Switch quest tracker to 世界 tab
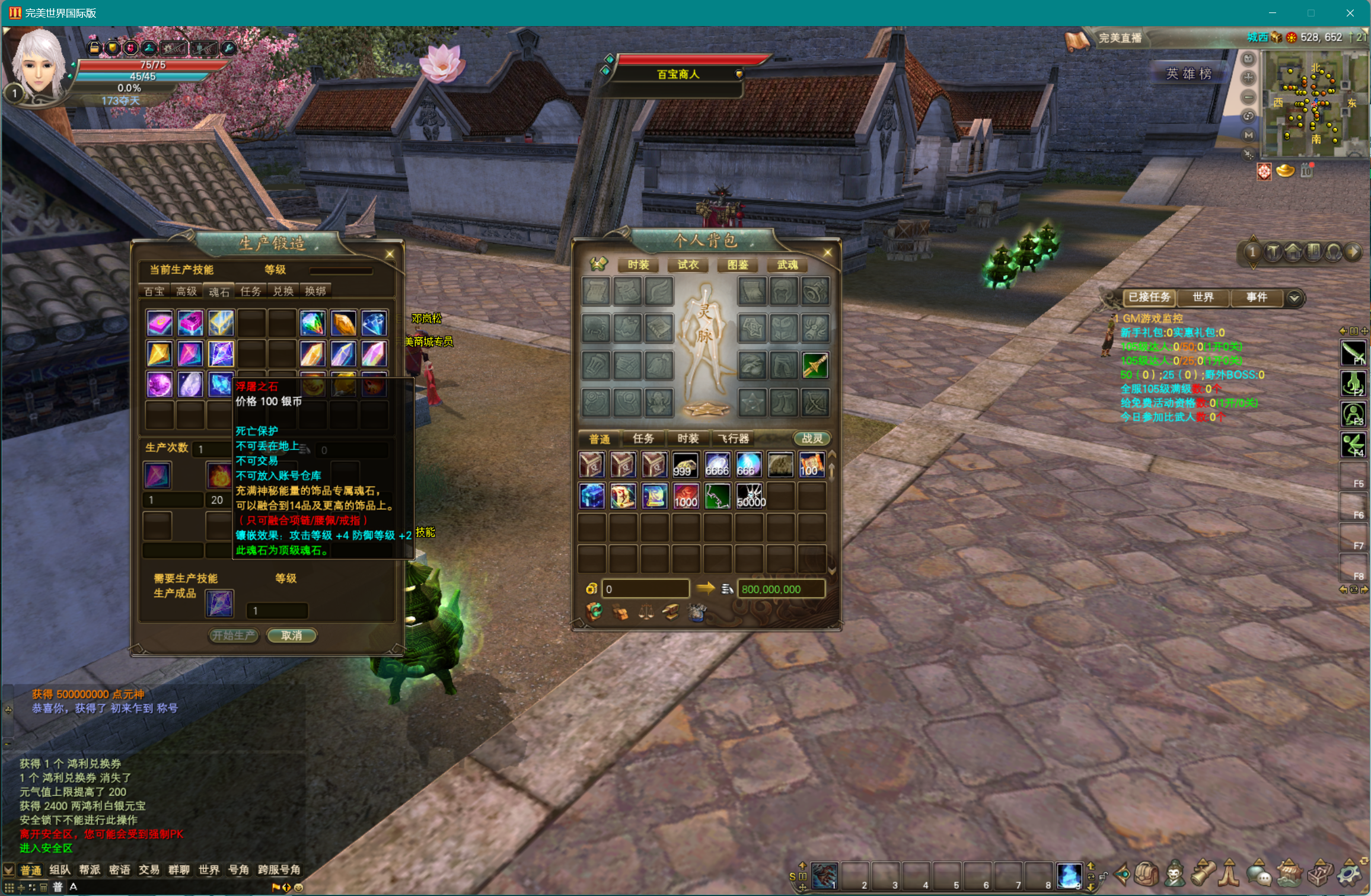Screen dimensions: 1371x896 pyautogui.click(x=1203, y=297)
